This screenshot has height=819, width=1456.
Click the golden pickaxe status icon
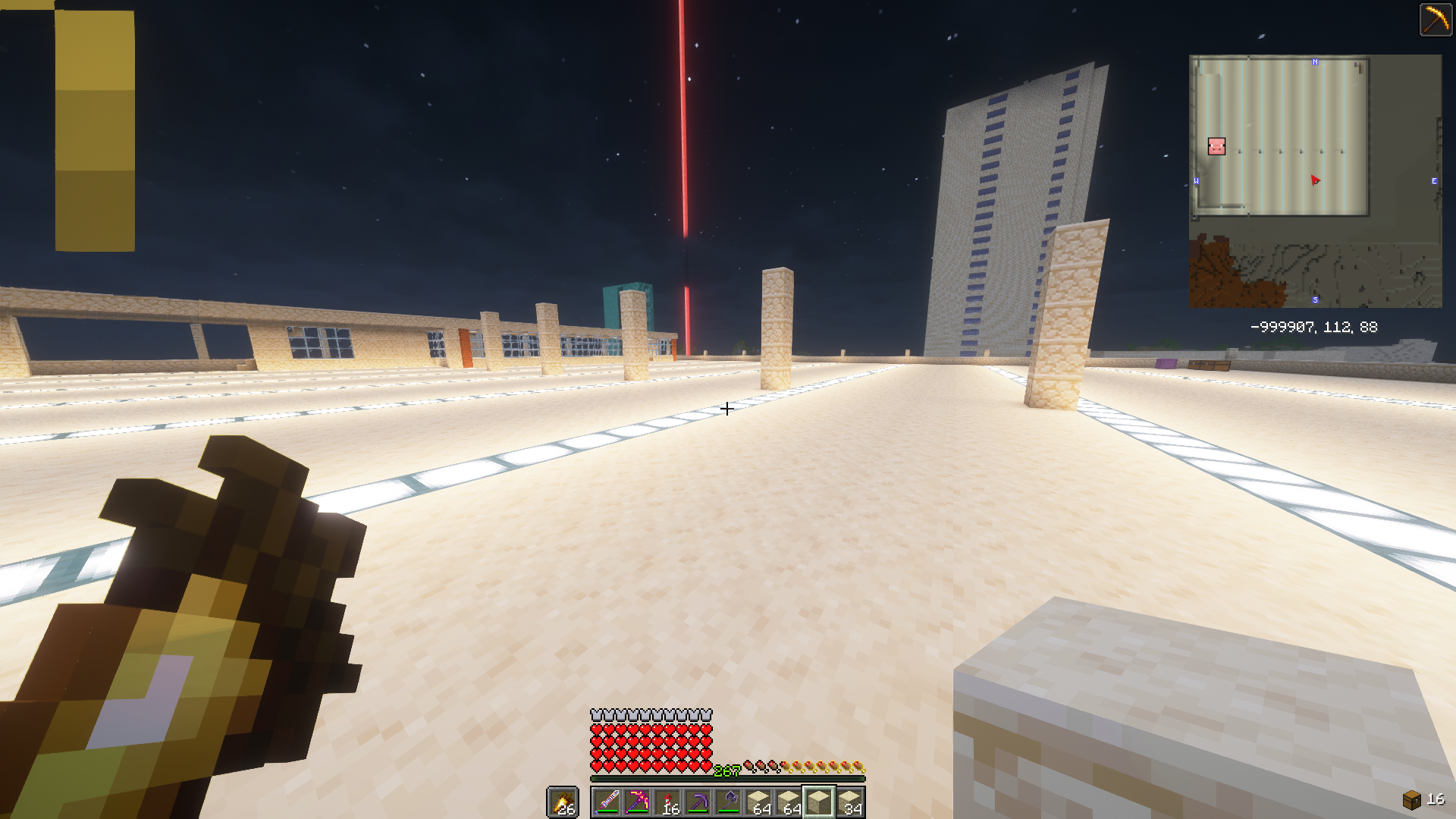[x=1436, y=19]
